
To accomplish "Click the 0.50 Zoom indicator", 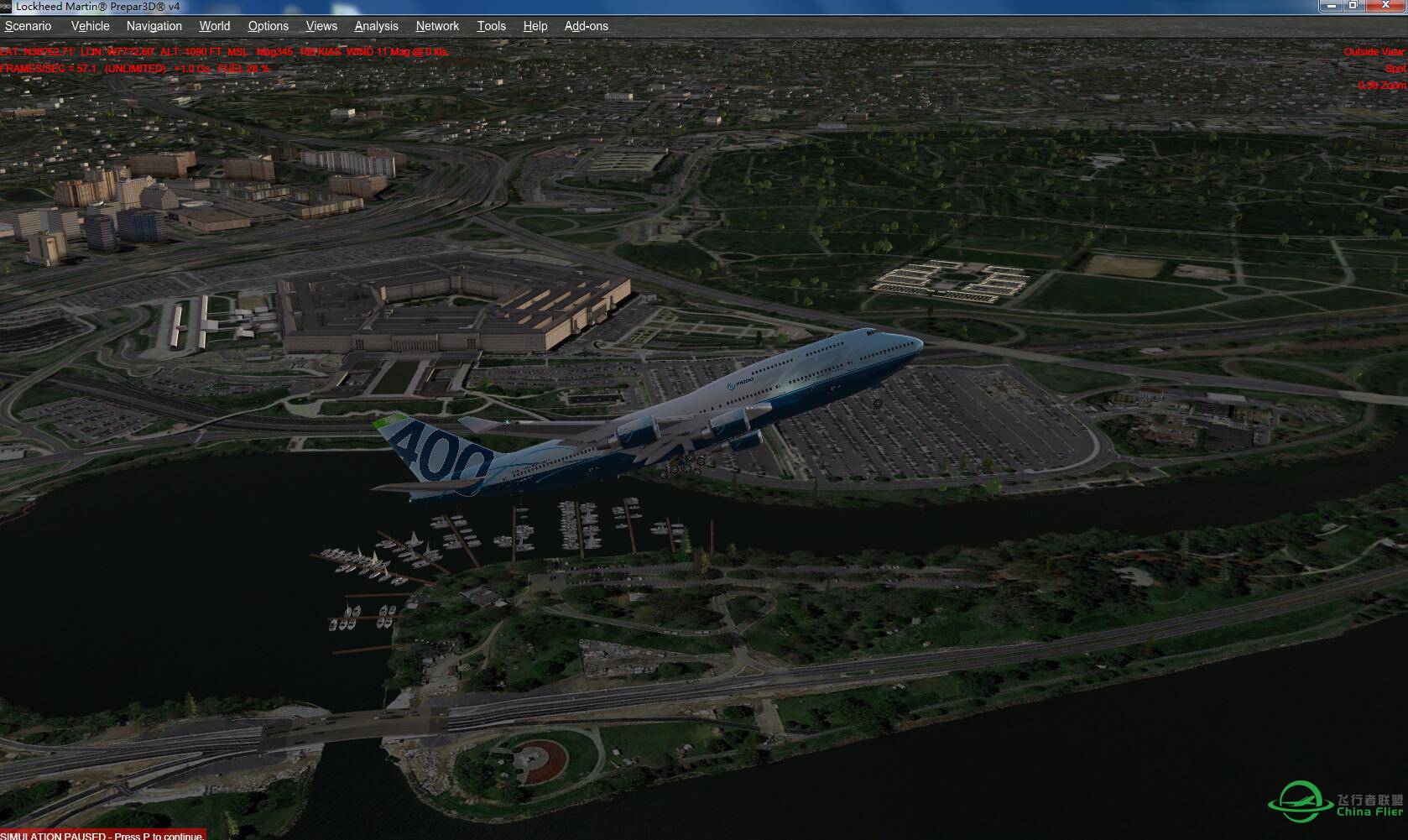I will [x=1380, y=84].
